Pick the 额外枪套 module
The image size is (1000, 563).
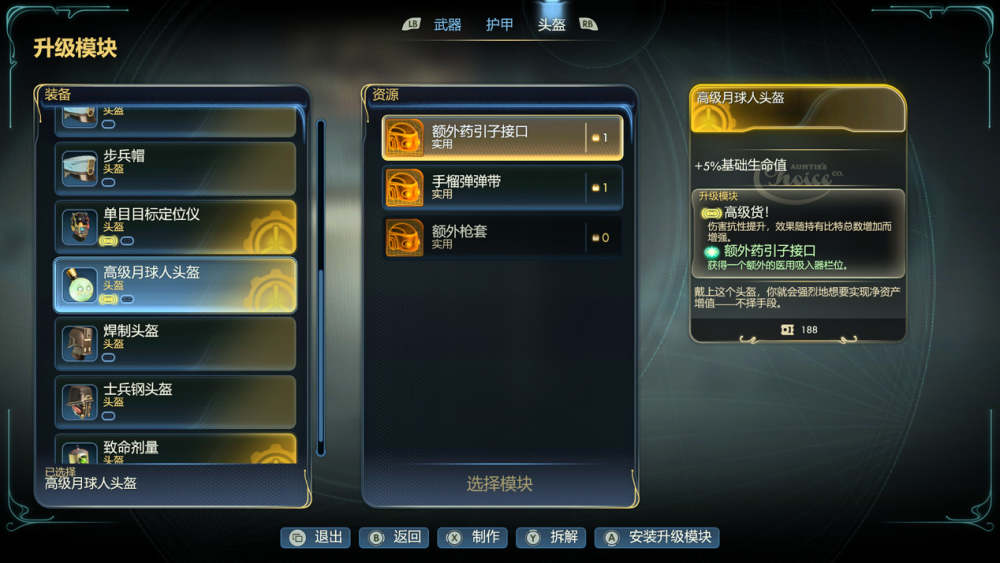pyautogui.click(x=502, y=237)
